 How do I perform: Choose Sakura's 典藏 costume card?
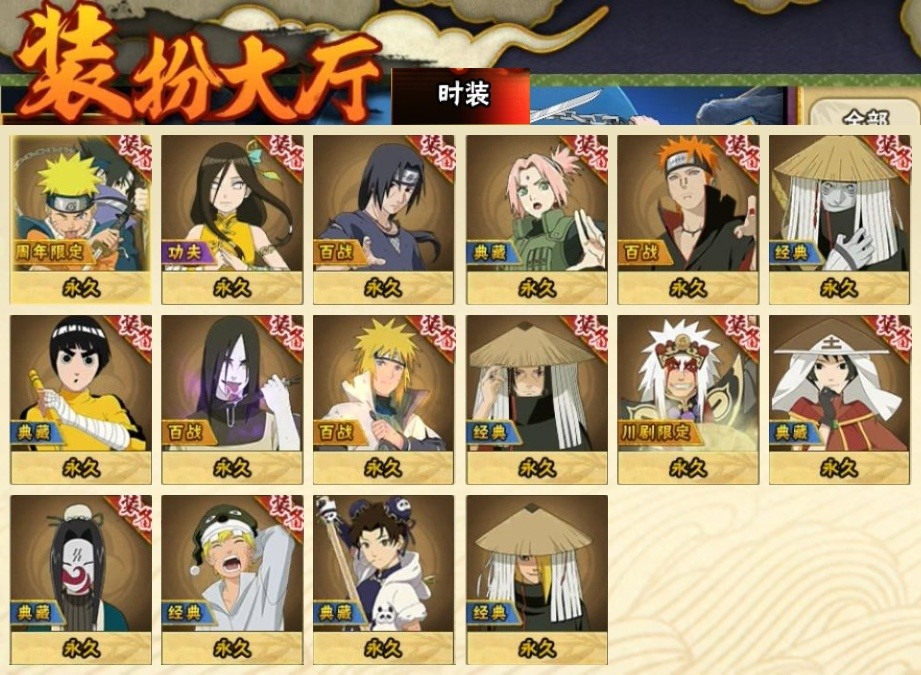click(536, 219)
